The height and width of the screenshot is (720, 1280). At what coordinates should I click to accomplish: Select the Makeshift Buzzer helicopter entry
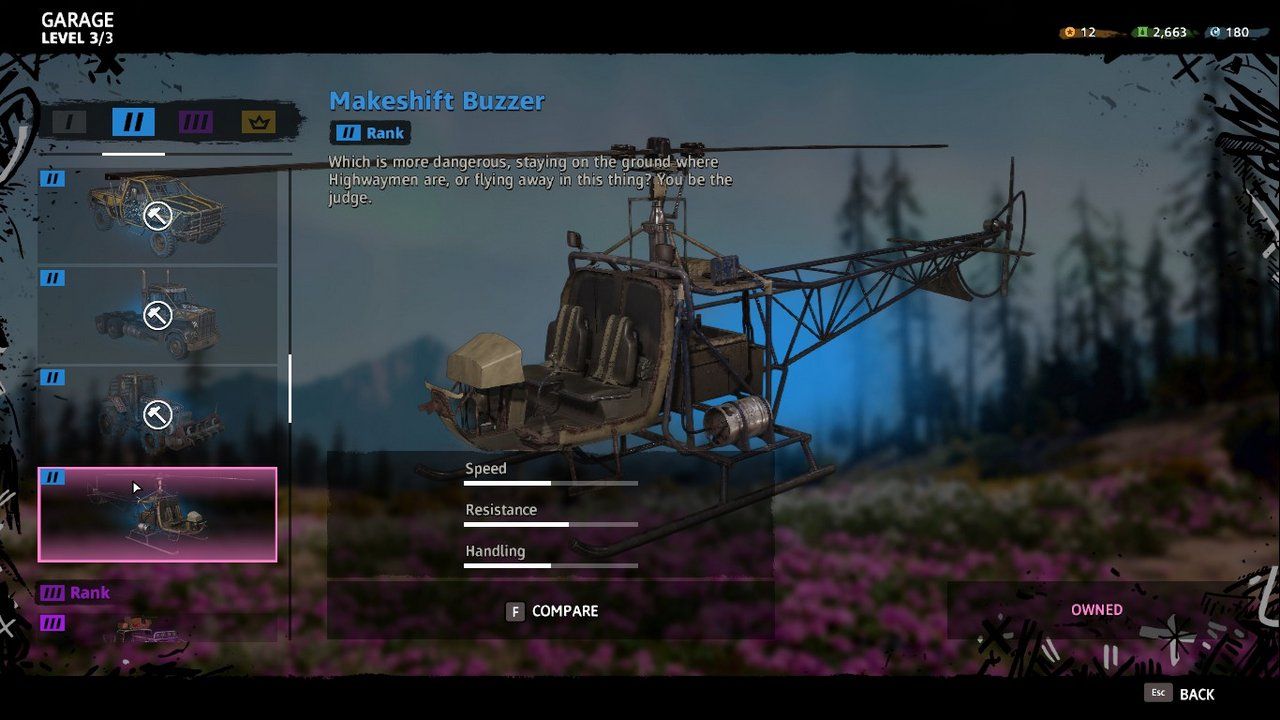(x=157, y=514)
